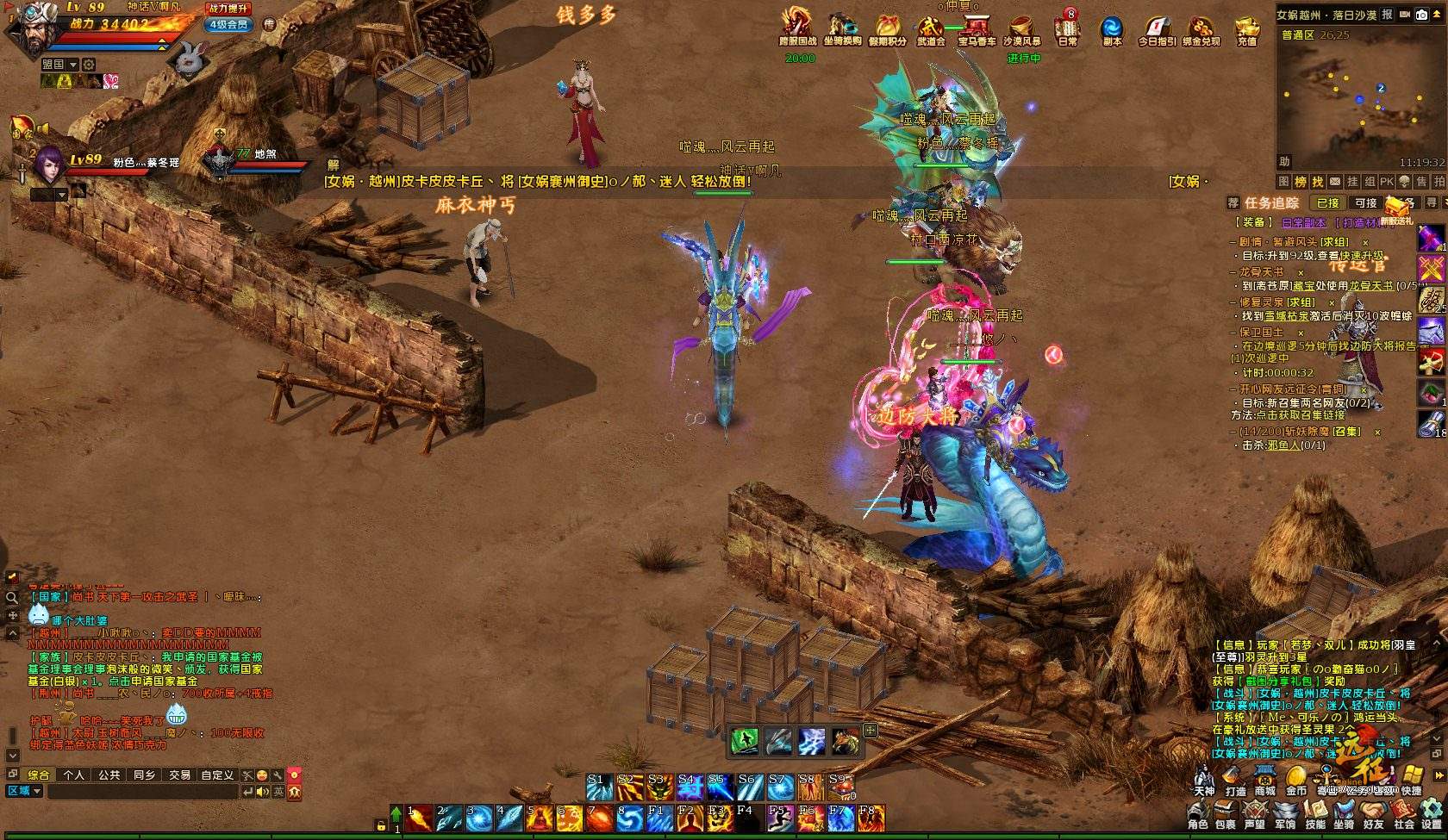Focus the chat message input box

(142, 791)
